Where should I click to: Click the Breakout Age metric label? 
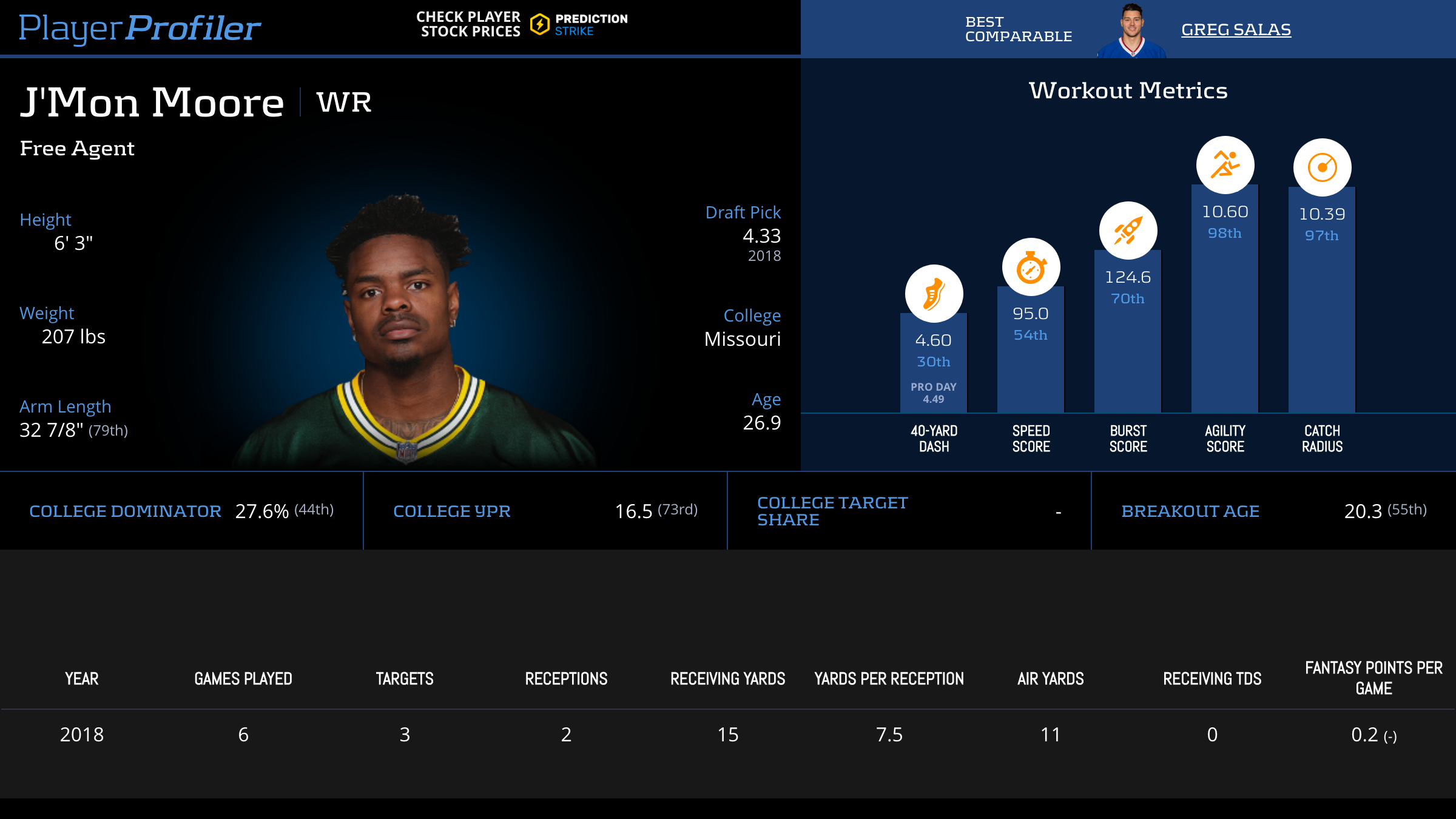click(x=1190, y=511)
